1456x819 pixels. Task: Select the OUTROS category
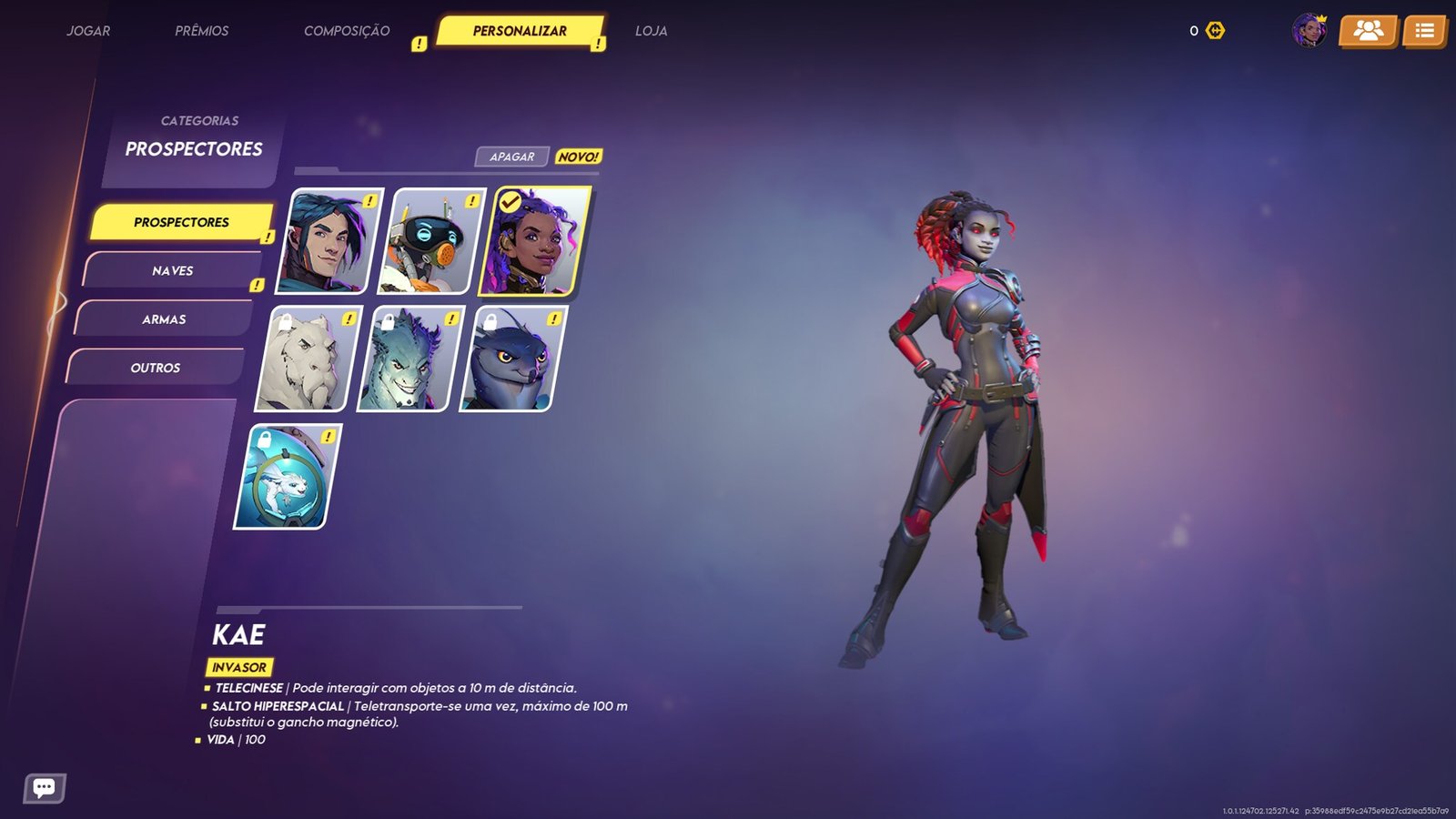[x=156, y=368]
